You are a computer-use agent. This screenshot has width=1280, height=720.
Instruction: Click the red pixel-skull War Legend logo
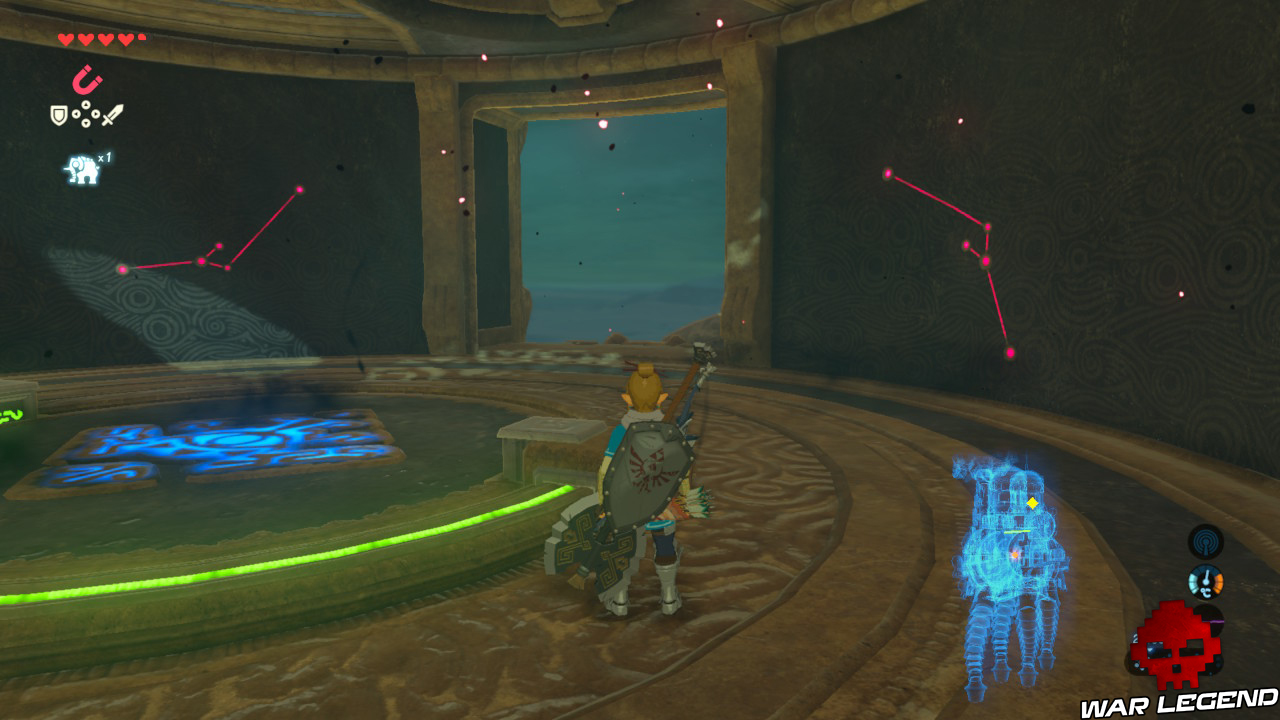click(1173, 645)
